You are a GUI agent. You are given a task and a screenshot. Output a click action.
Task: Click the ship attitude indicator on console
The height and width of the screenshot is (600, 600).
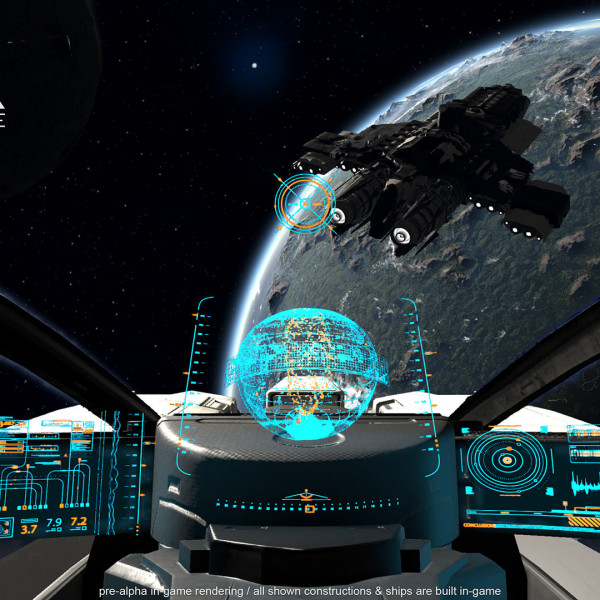tap(307, 498)
